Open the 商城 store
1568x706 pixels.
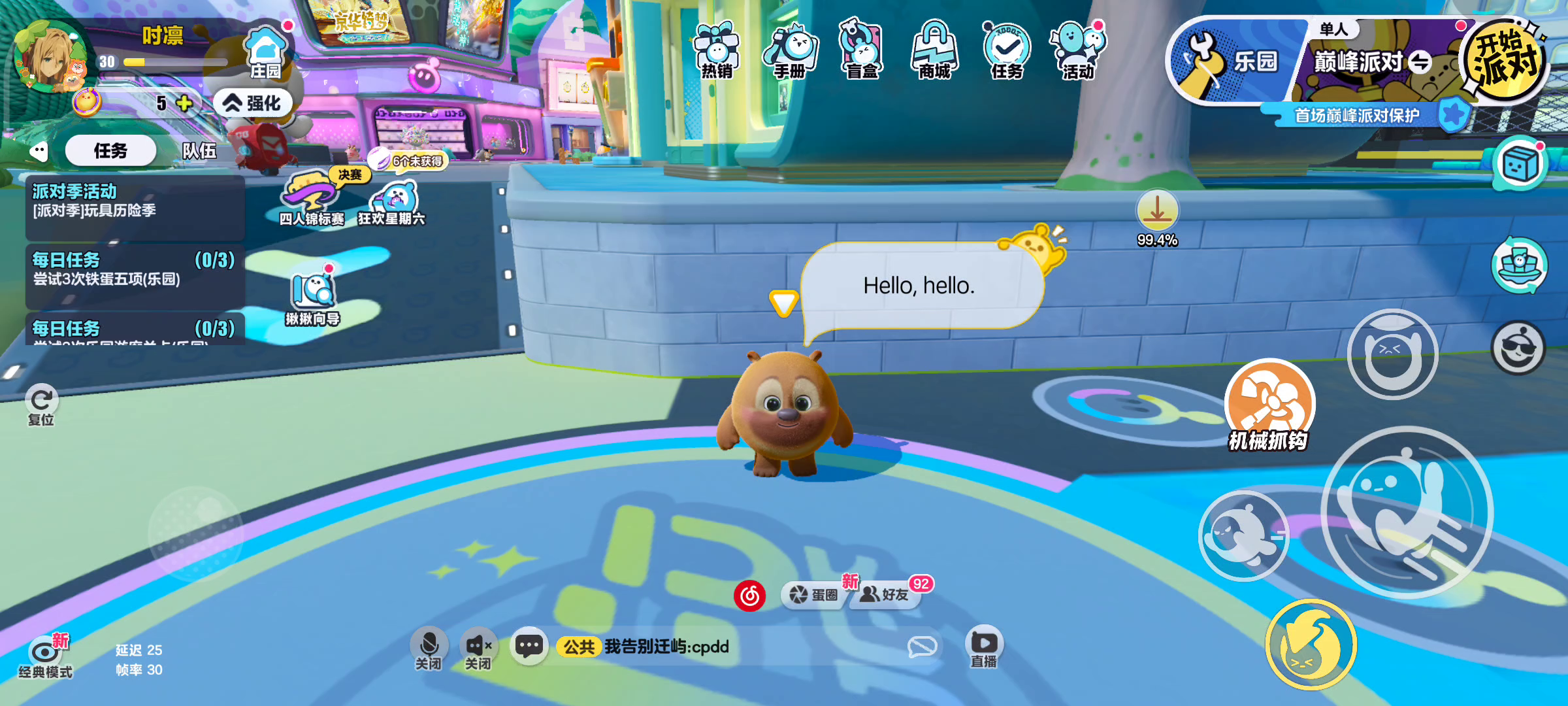click(934, 50)
